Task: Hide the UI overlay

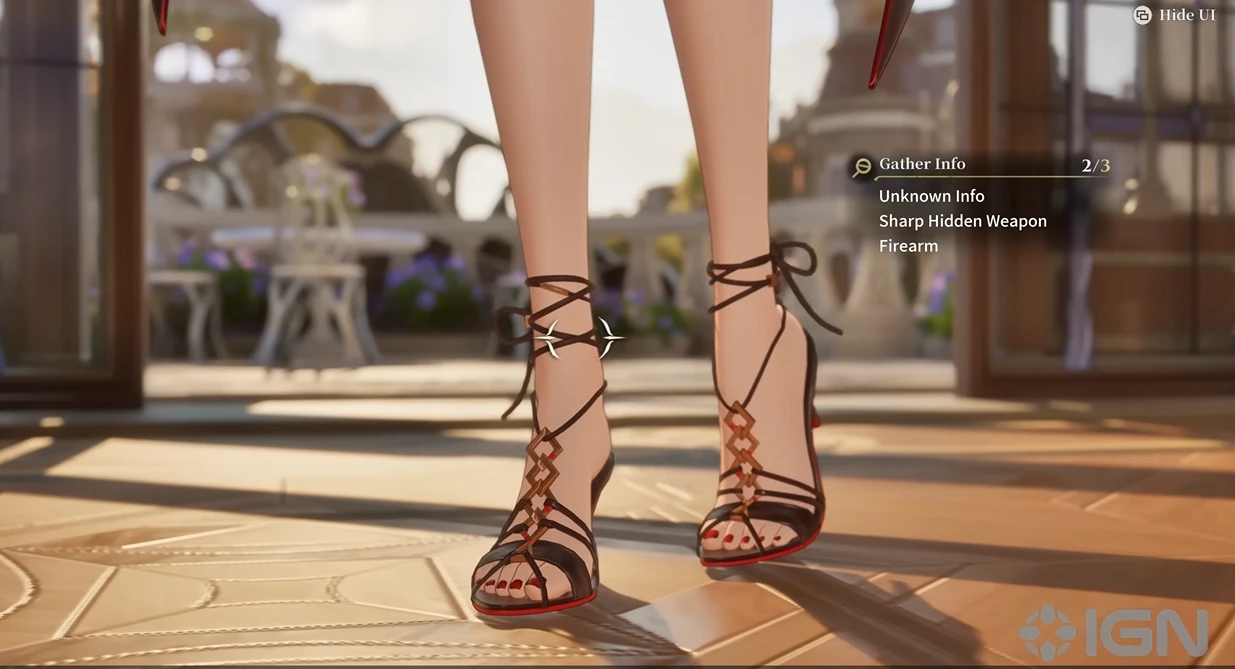Action: [1175, 15]
